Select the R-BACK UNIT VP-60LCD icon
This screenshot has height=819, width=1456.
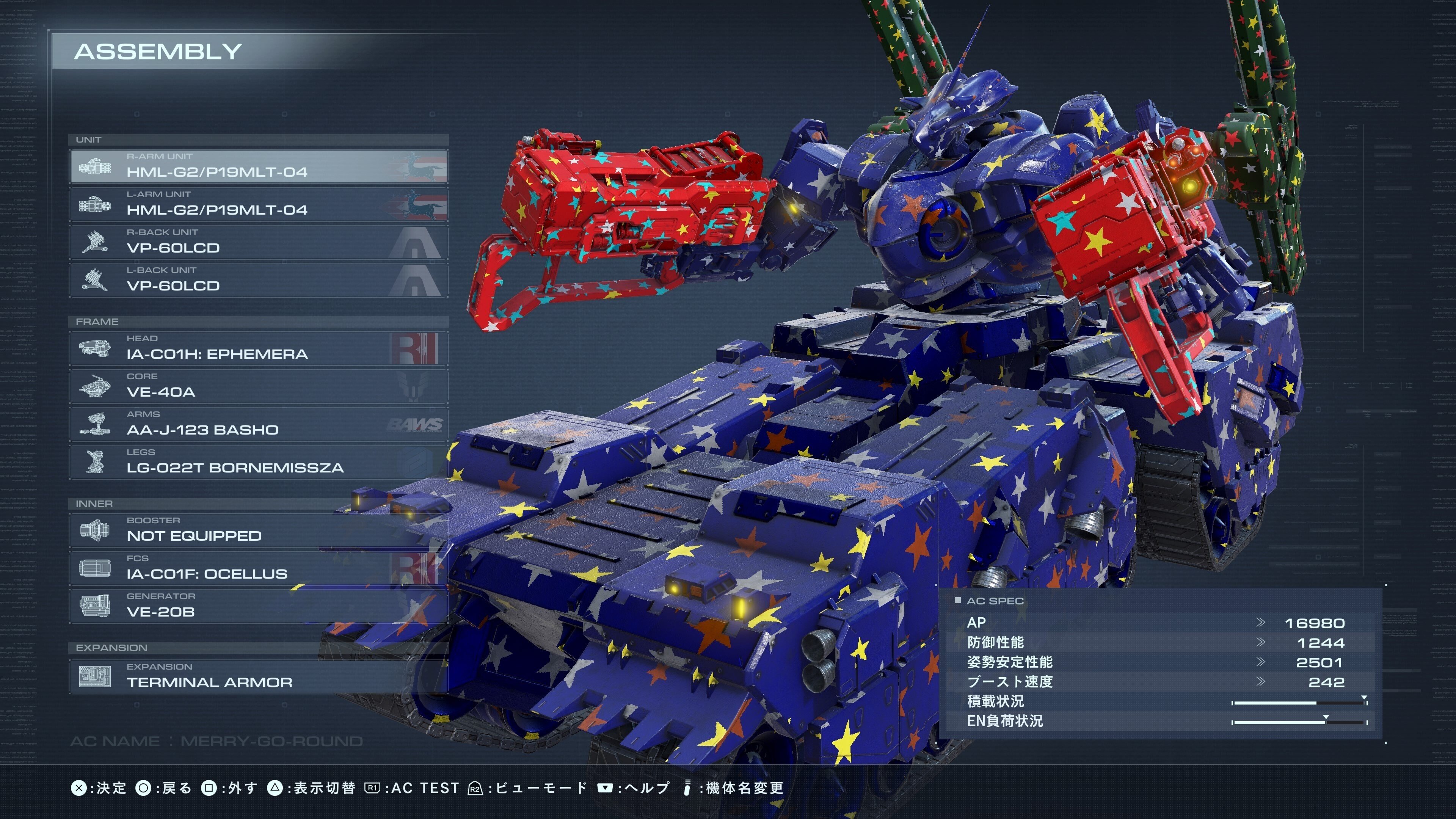(95, 242)
